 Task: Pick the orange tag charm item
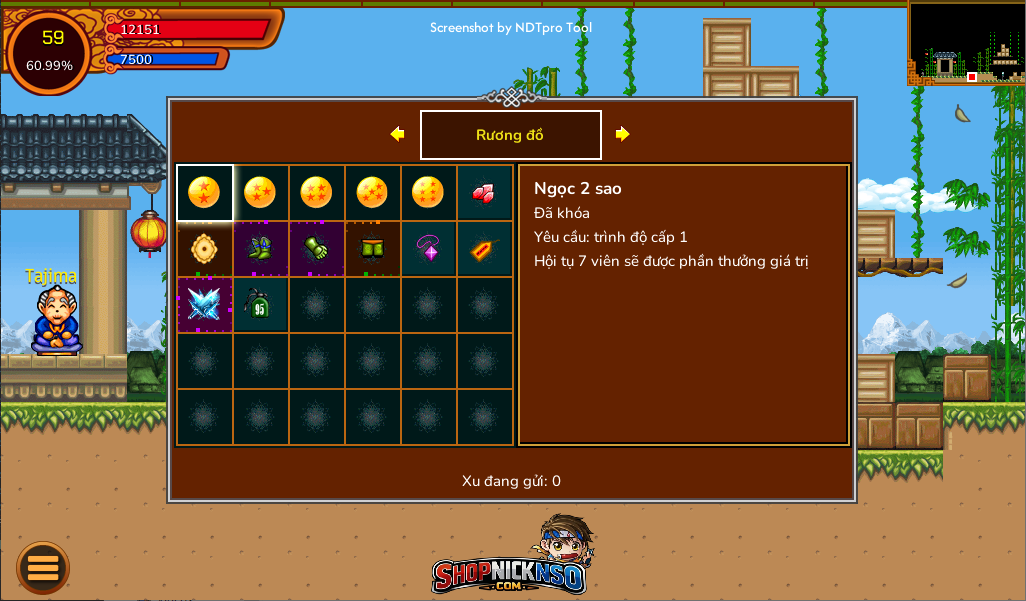point(485,249)
